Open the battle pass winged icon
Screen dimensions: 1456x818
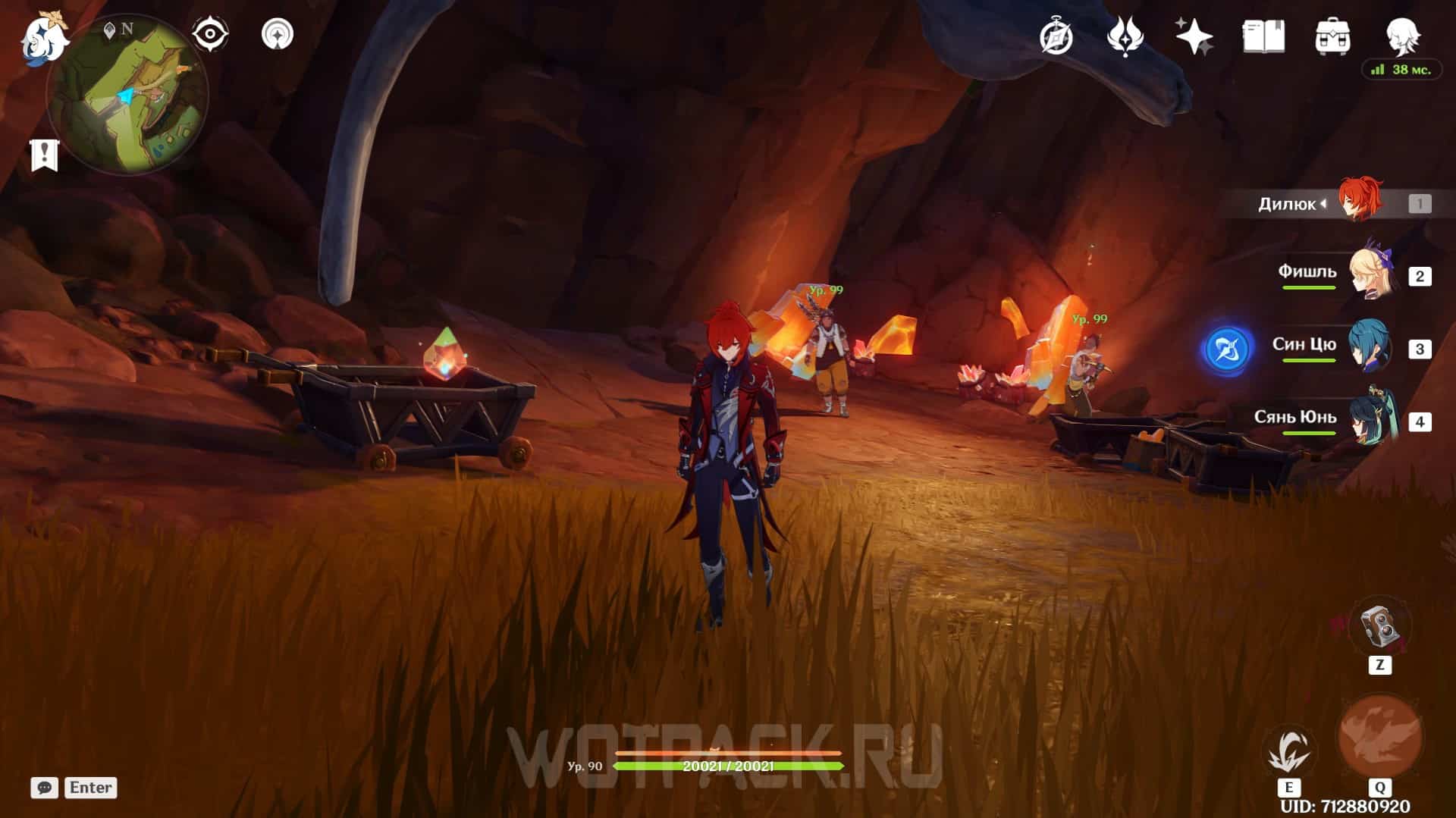[1125, 36]
